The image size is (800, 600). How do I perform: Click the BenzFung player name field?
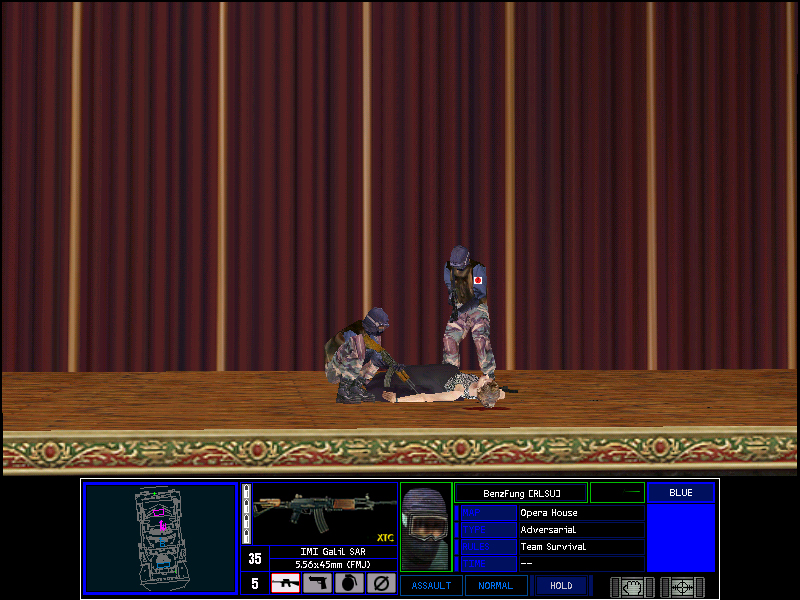click(x=520, y=493)
